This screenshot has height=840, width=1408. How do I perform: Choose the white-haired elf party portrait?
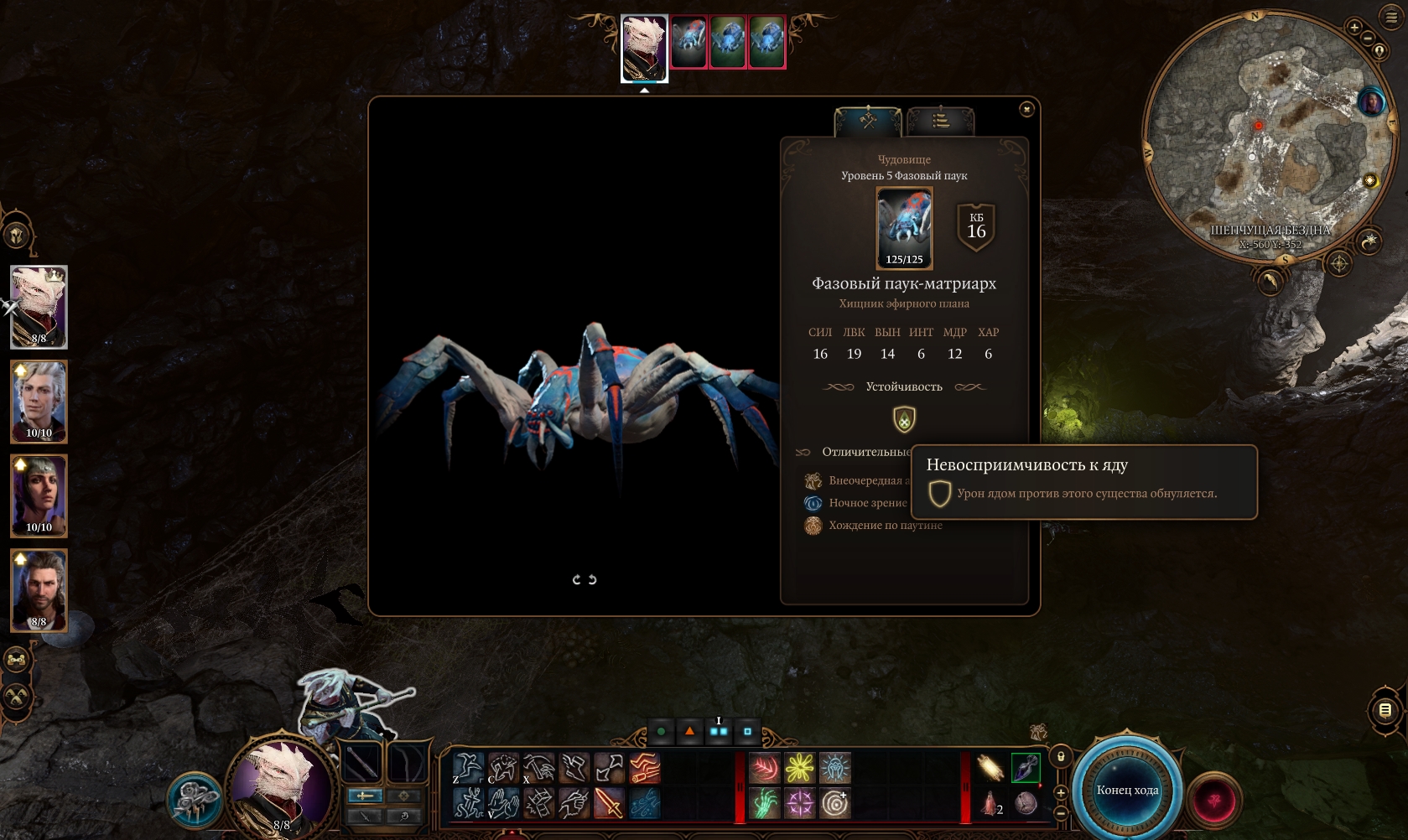[x=39, y=402]
